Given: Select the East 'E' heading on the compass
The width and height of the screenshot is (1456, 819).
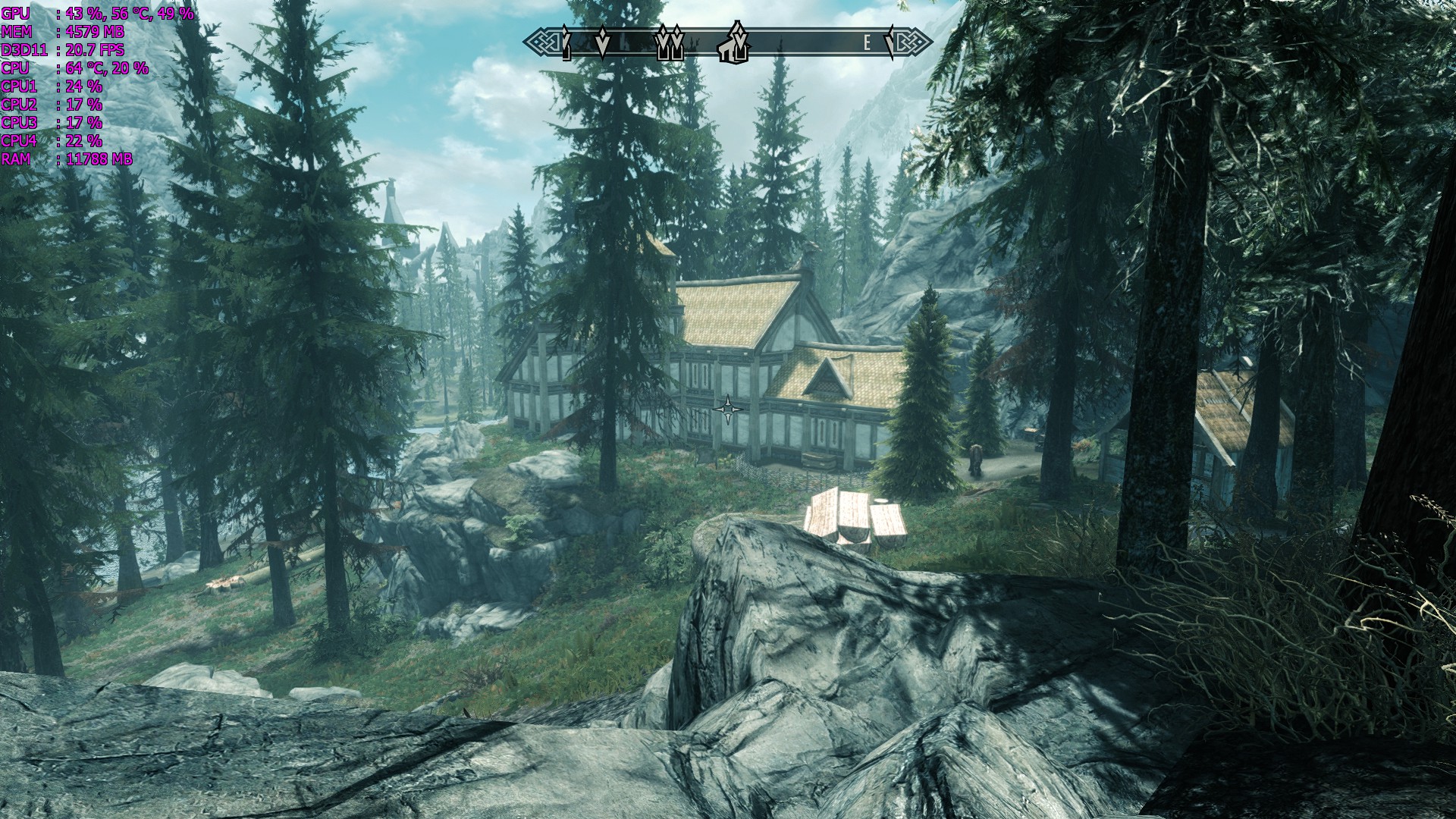Looking at the screenshot, I should (868, 42).
